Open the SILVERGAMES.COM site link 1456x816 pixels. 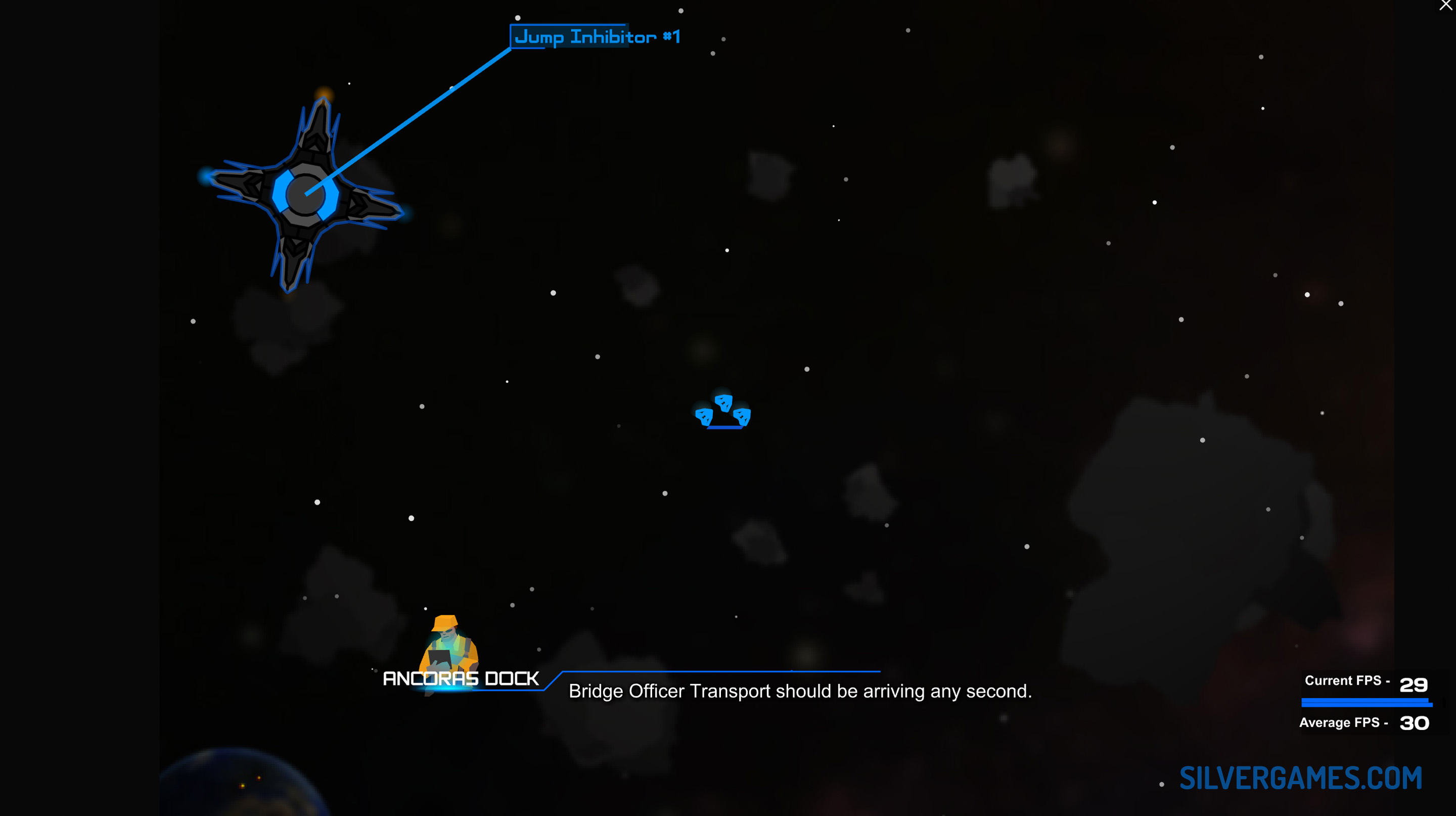pos(1300,778)
